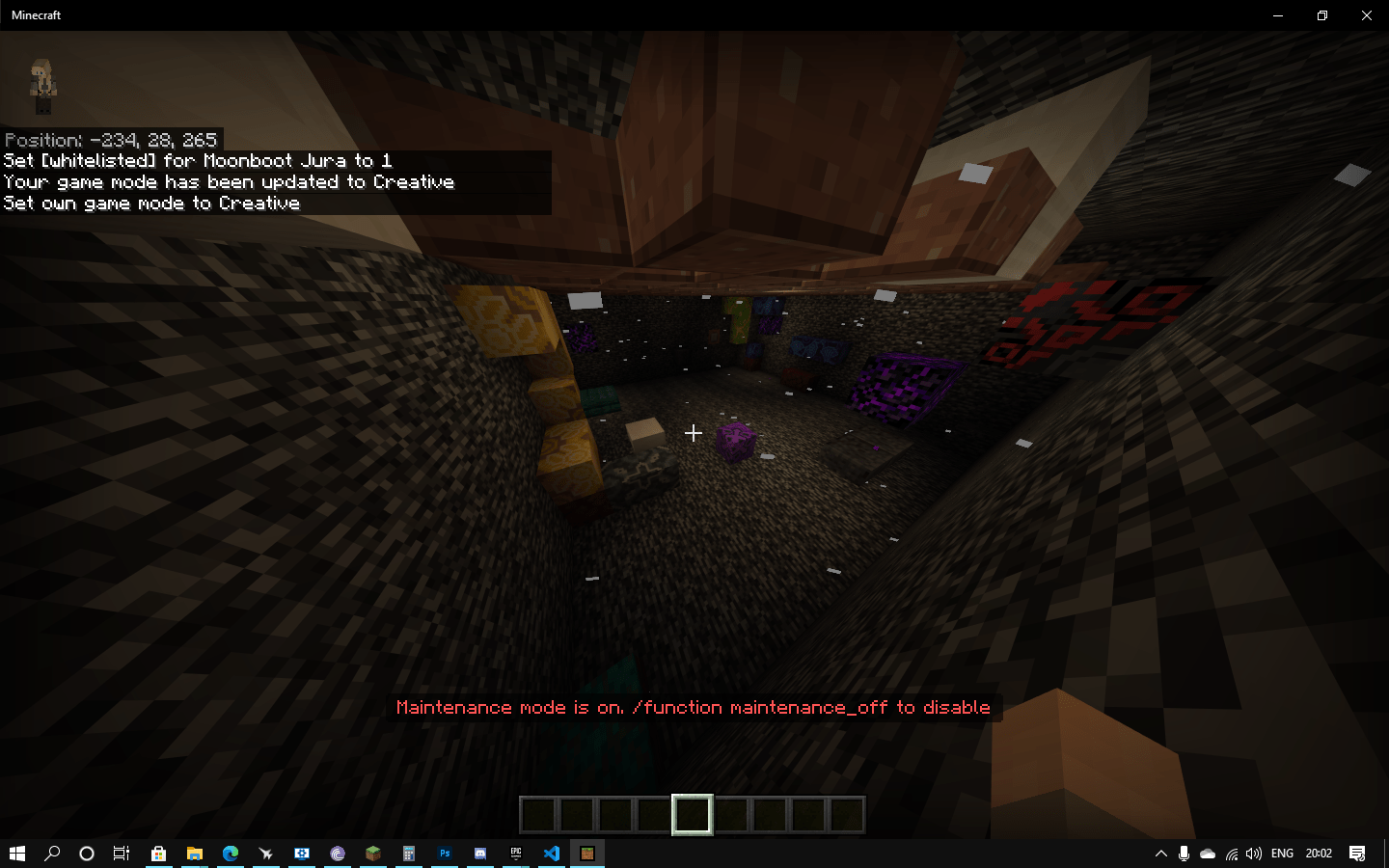Open Windows Search
This screenshot has height=868, width=1389.
tap(53, 854)
